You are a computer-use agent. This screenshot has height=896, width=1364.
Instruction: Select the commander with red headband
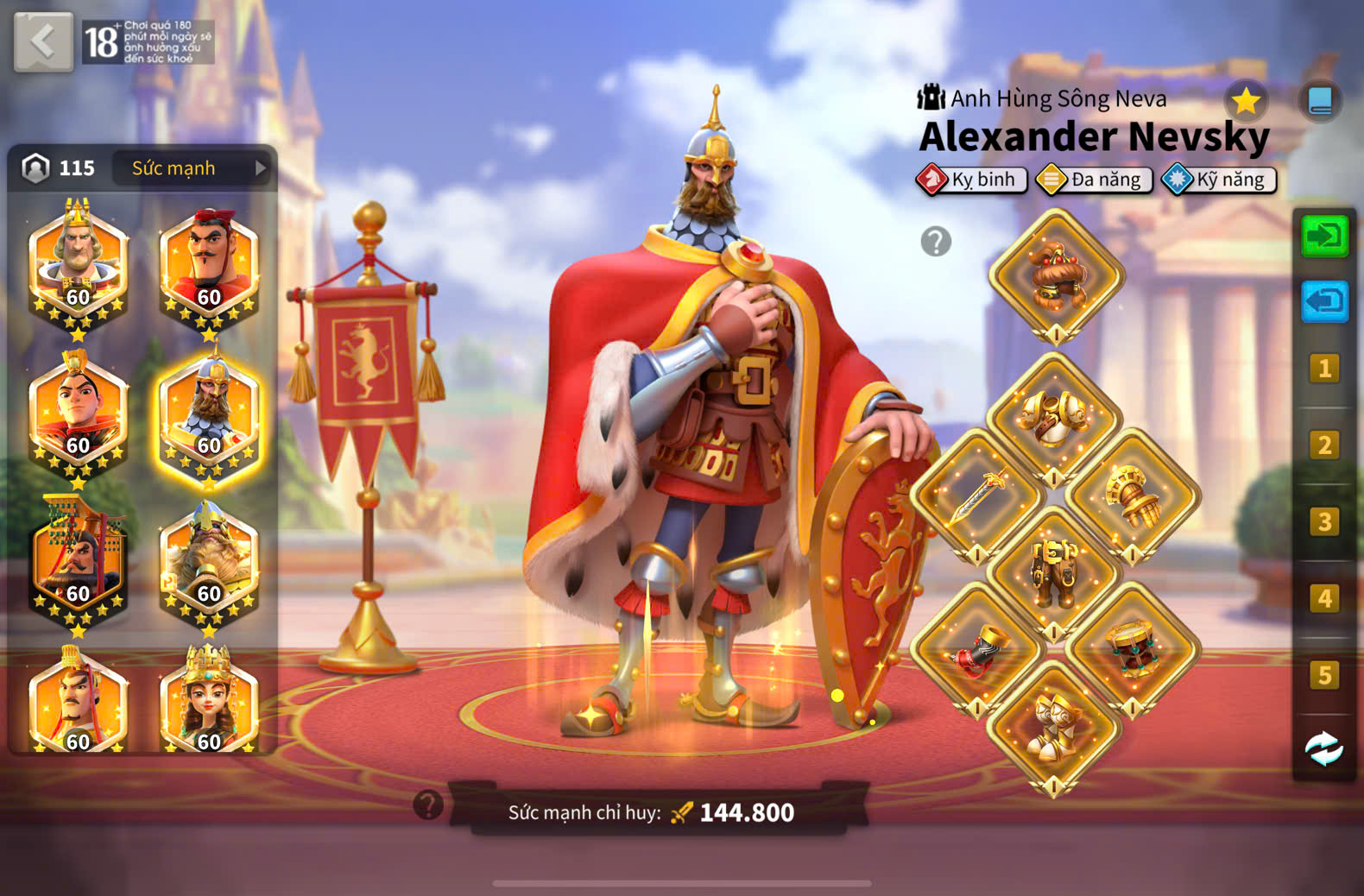click(x=209, y=263)
